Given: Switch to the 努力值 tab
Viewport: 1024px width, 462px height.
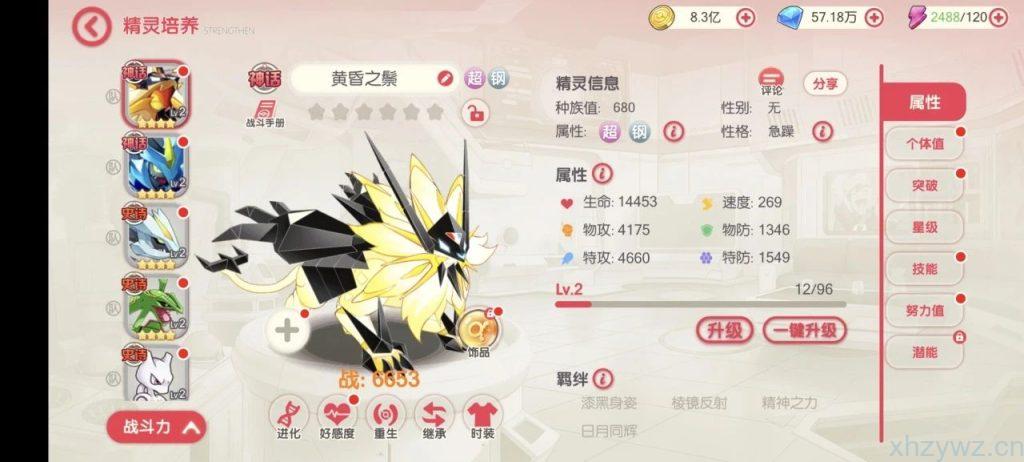Looking at the screenshot, I should coord(924,311).
